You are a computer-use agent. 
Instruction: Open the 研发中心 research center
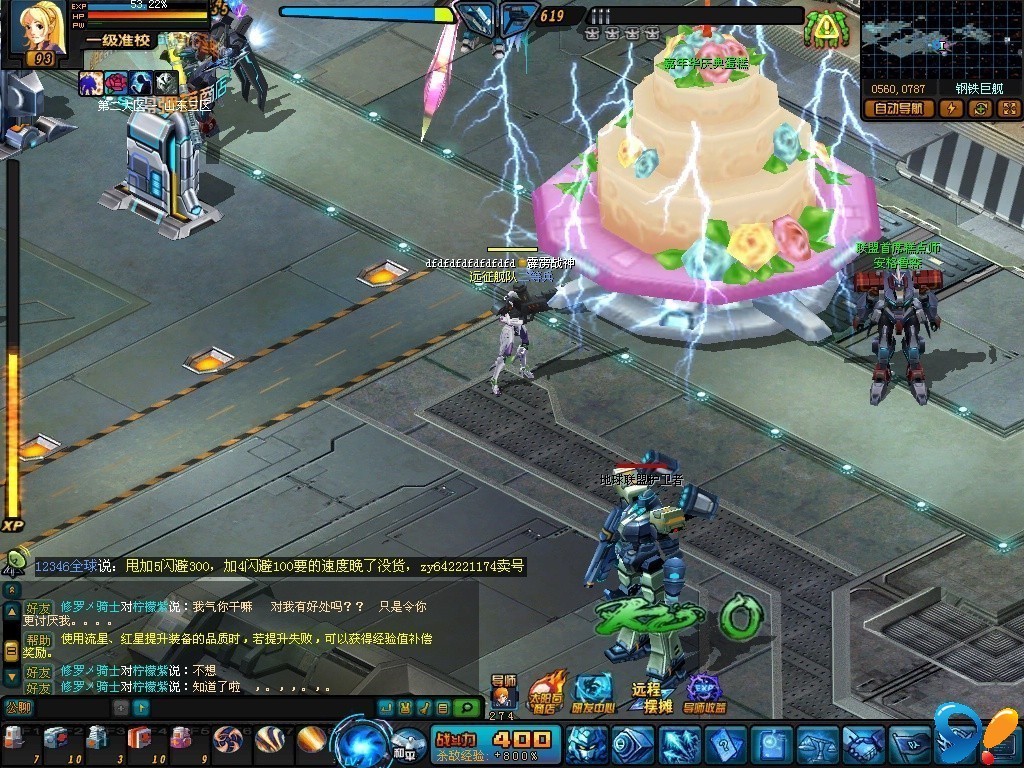(594, 691)
